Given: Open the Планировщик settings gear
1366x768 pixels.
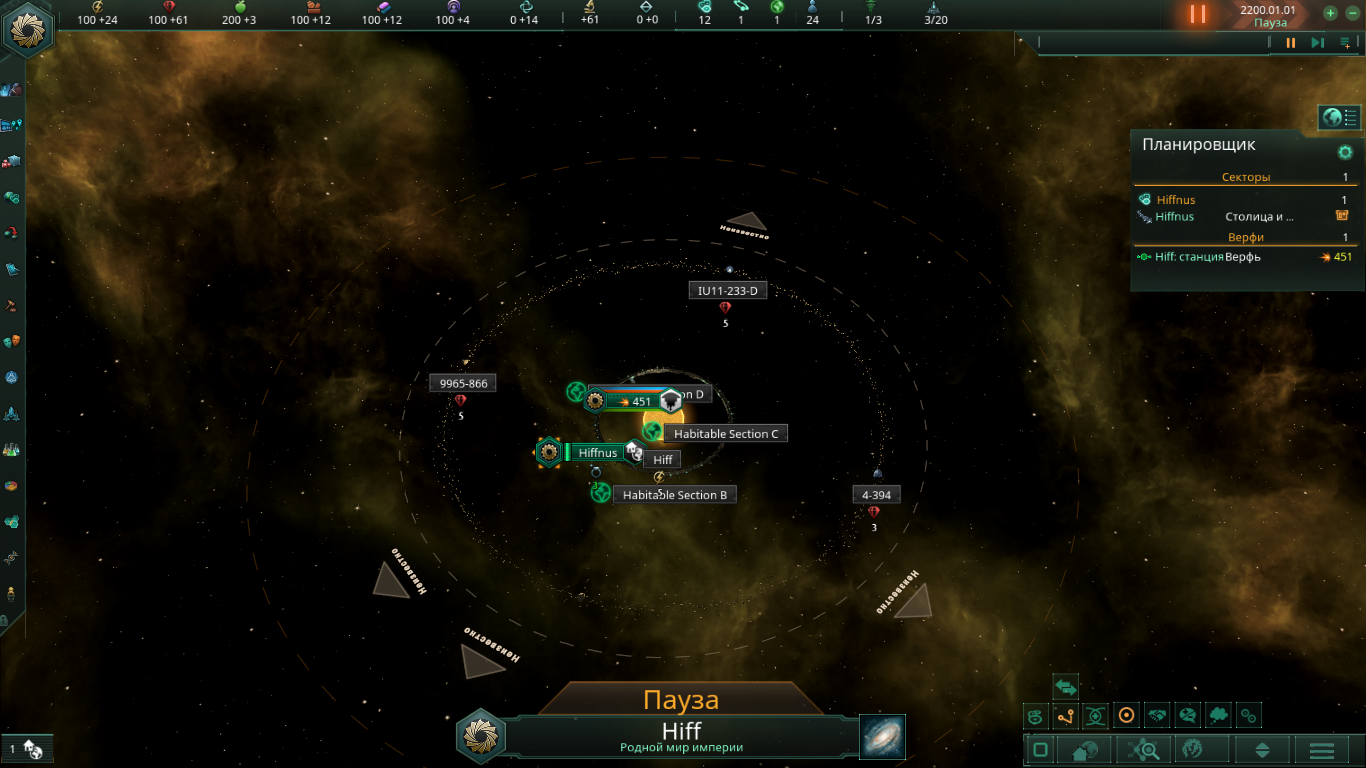Looking at the screenshot, I should point(1345,152).
